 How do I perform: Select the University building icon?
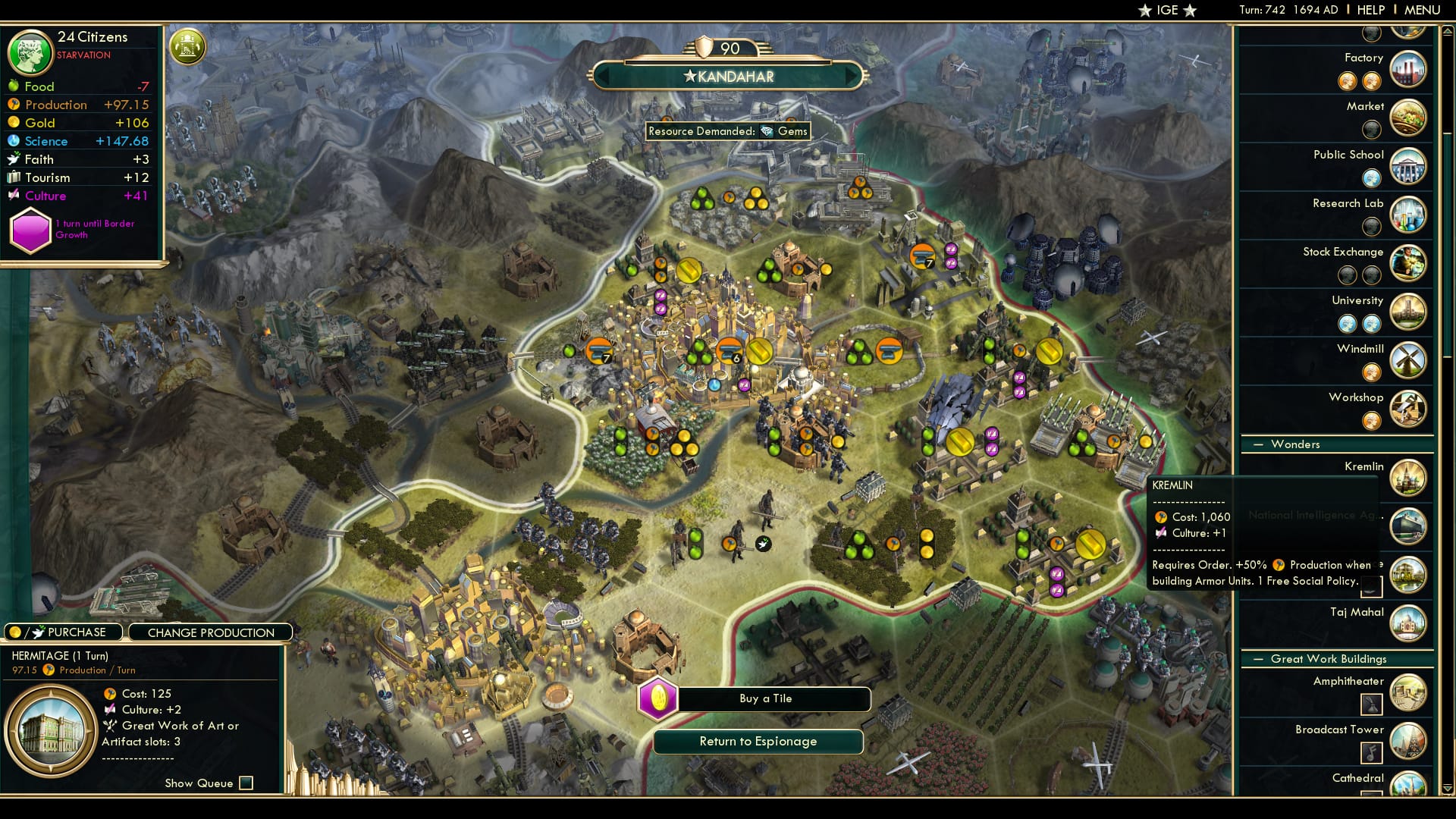(1409, 312)
